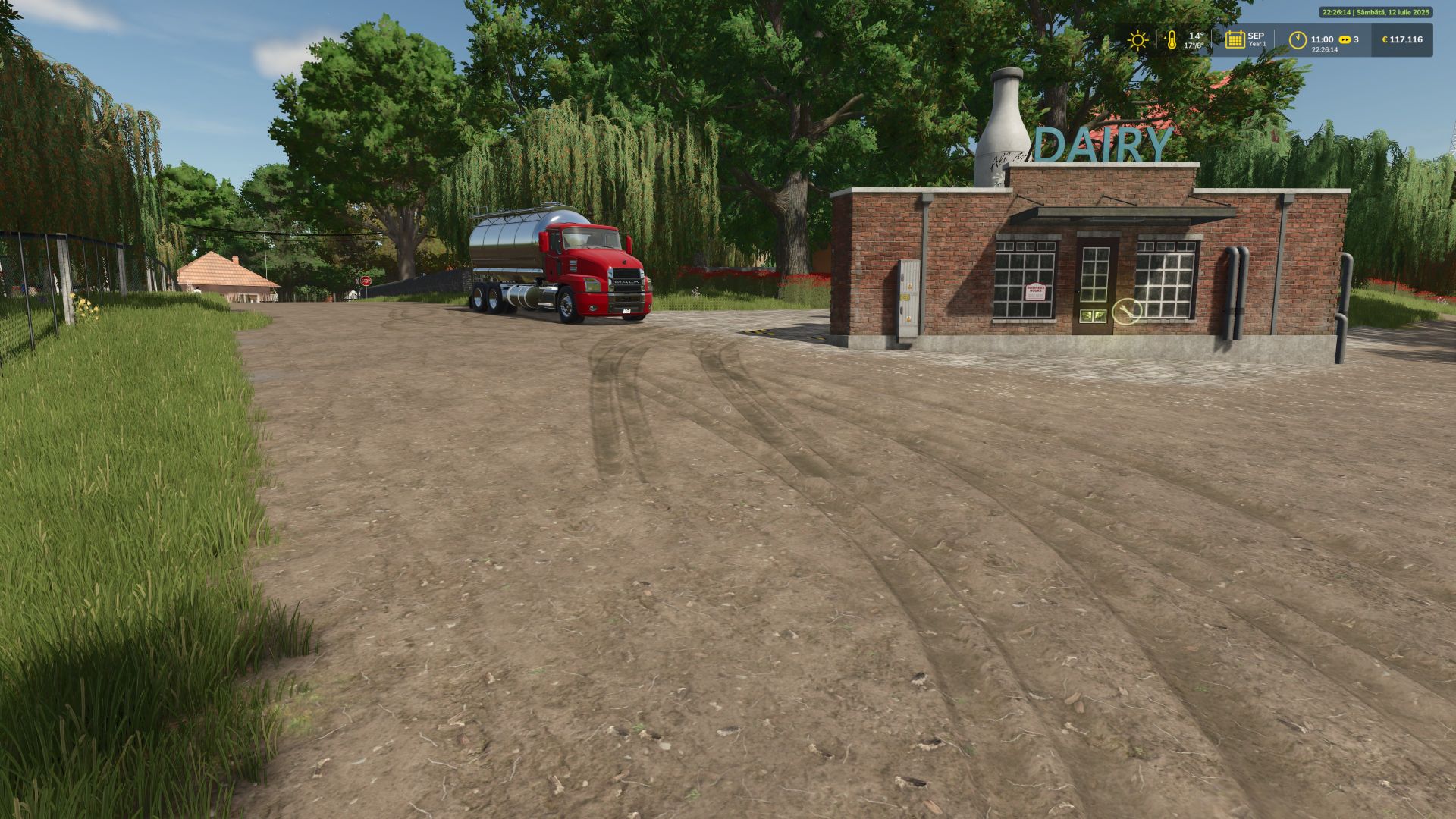Click the sunny weather icon

pyautogui.click(x=1137, y=40)
